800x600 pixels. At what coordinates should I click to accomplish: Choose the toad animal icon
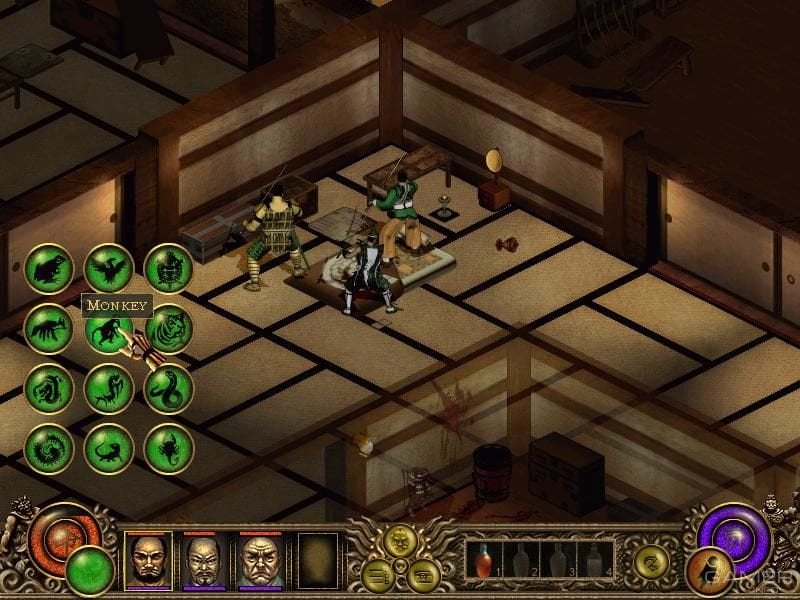coord(48,269)
